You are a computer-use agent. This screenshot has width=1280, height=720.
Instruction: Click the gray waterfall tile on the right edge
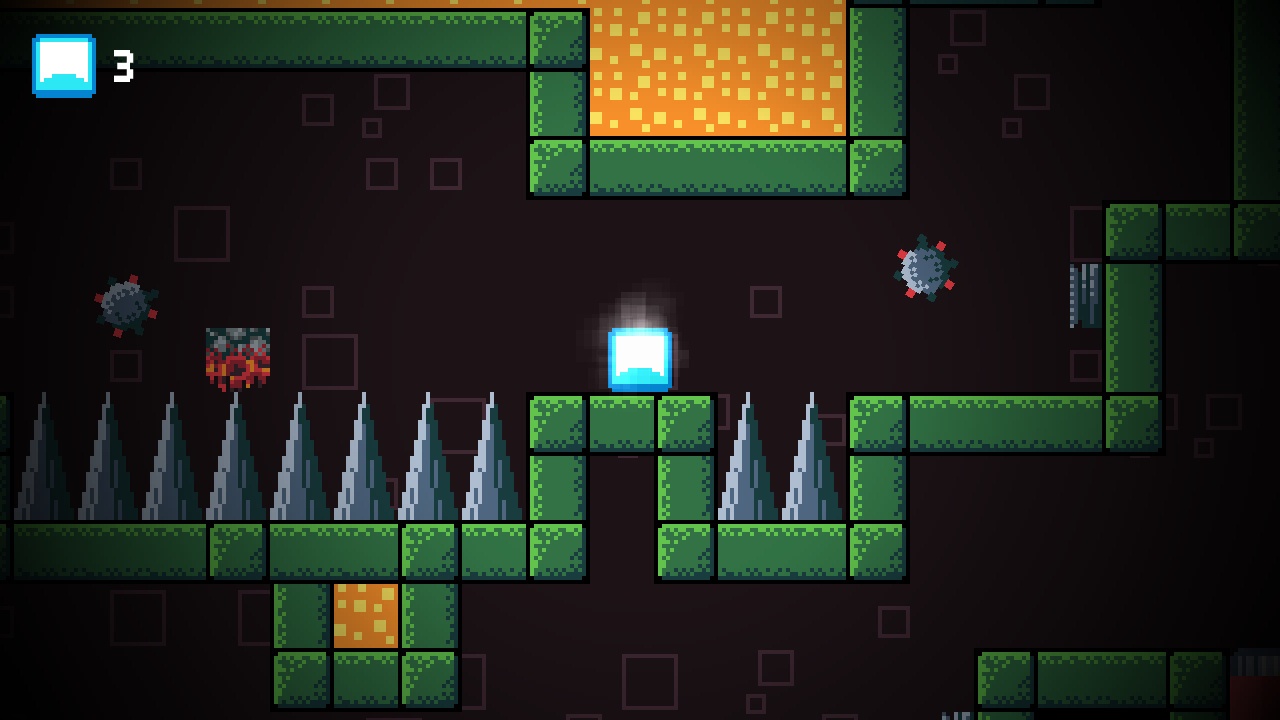coord(1085,295)
